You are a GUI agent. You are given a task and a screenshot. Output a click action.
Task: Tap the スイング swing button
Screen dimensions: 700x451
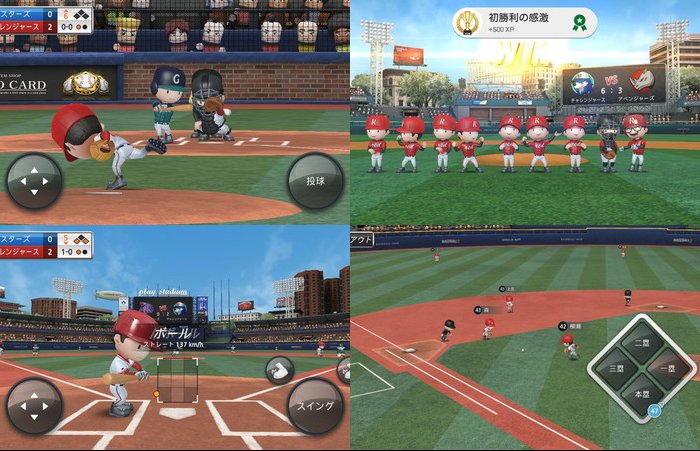[x=316, y=406]
